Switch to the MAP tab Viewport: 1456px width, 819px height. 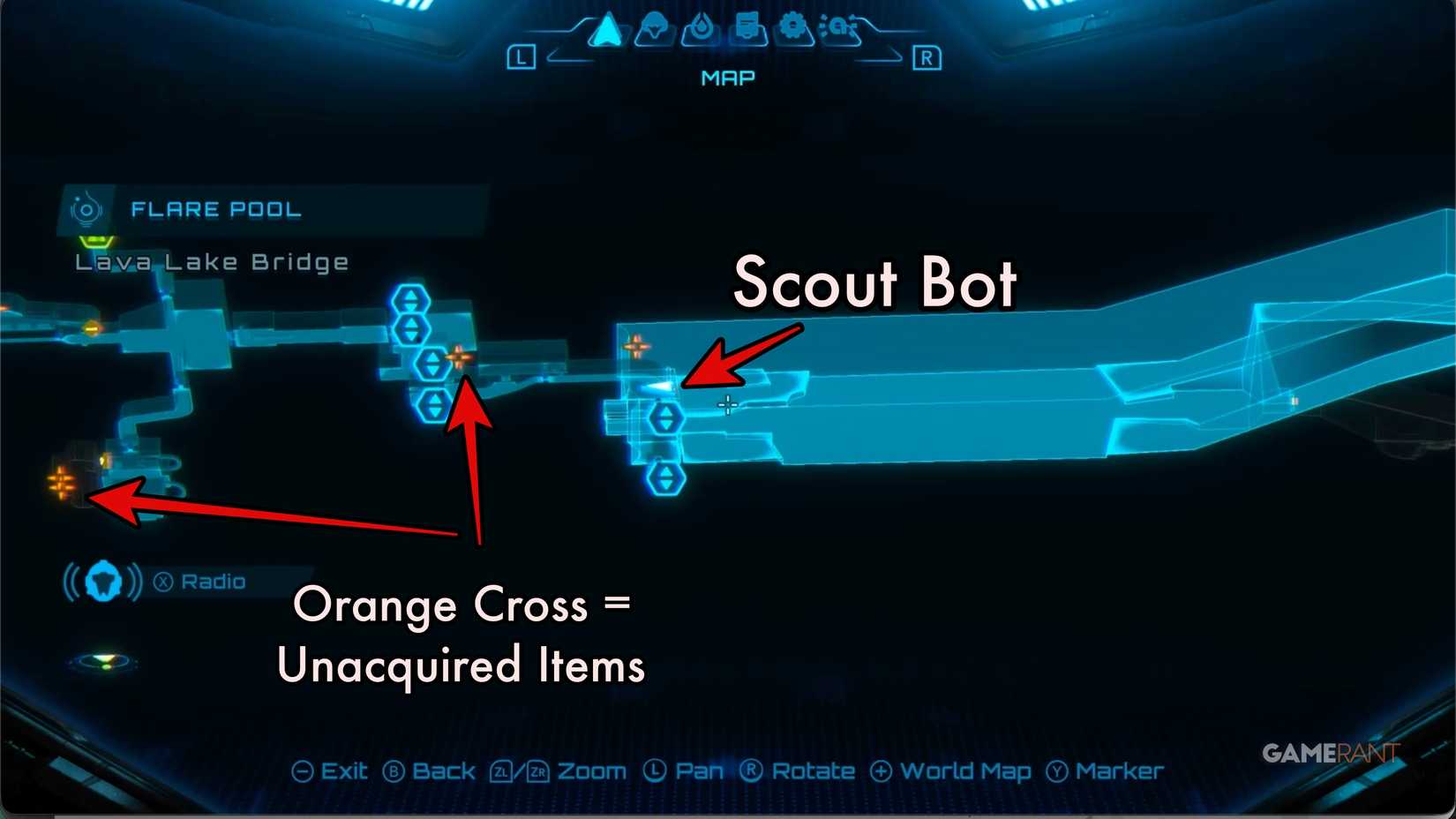coord(726,78)
